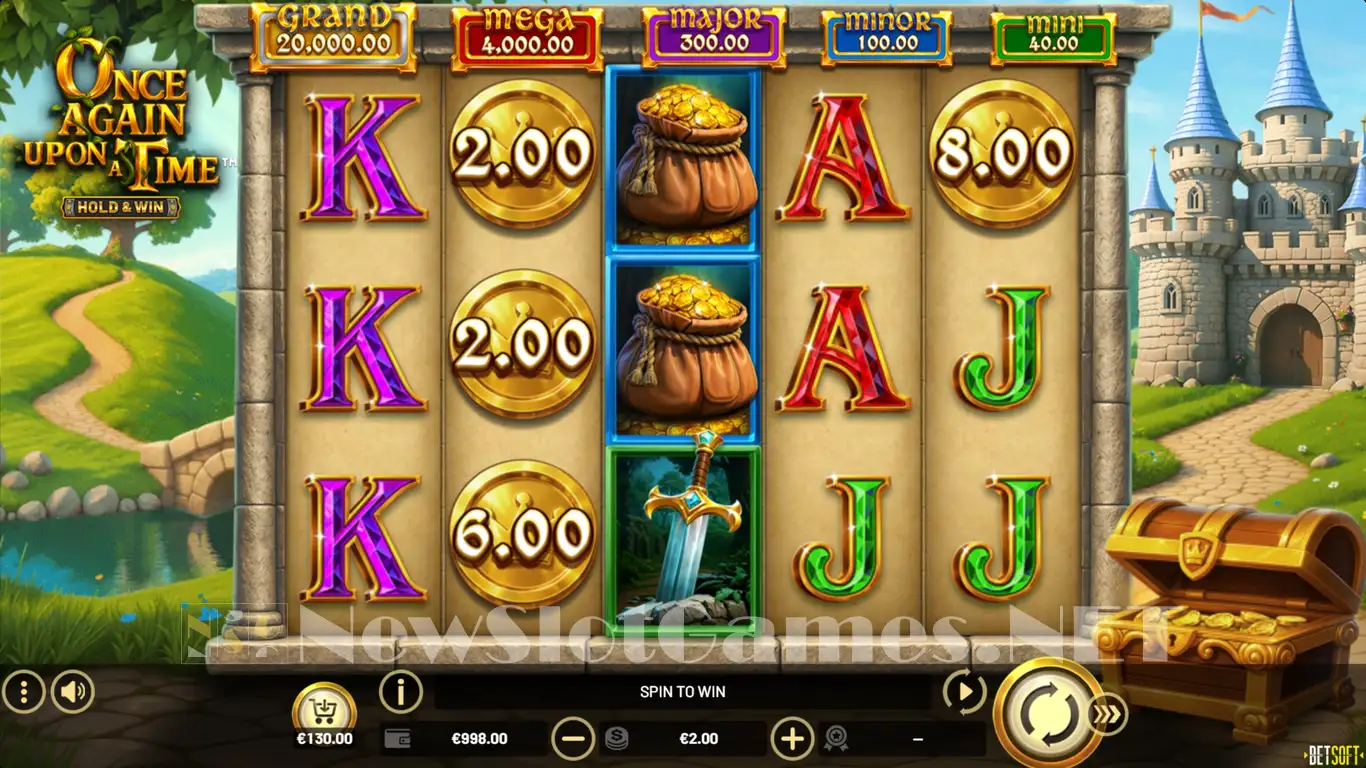This screenshot has width=1366, height=768.
Task: Enable turbo spin with the triple-arrow button
Action: pos(1108,714)
